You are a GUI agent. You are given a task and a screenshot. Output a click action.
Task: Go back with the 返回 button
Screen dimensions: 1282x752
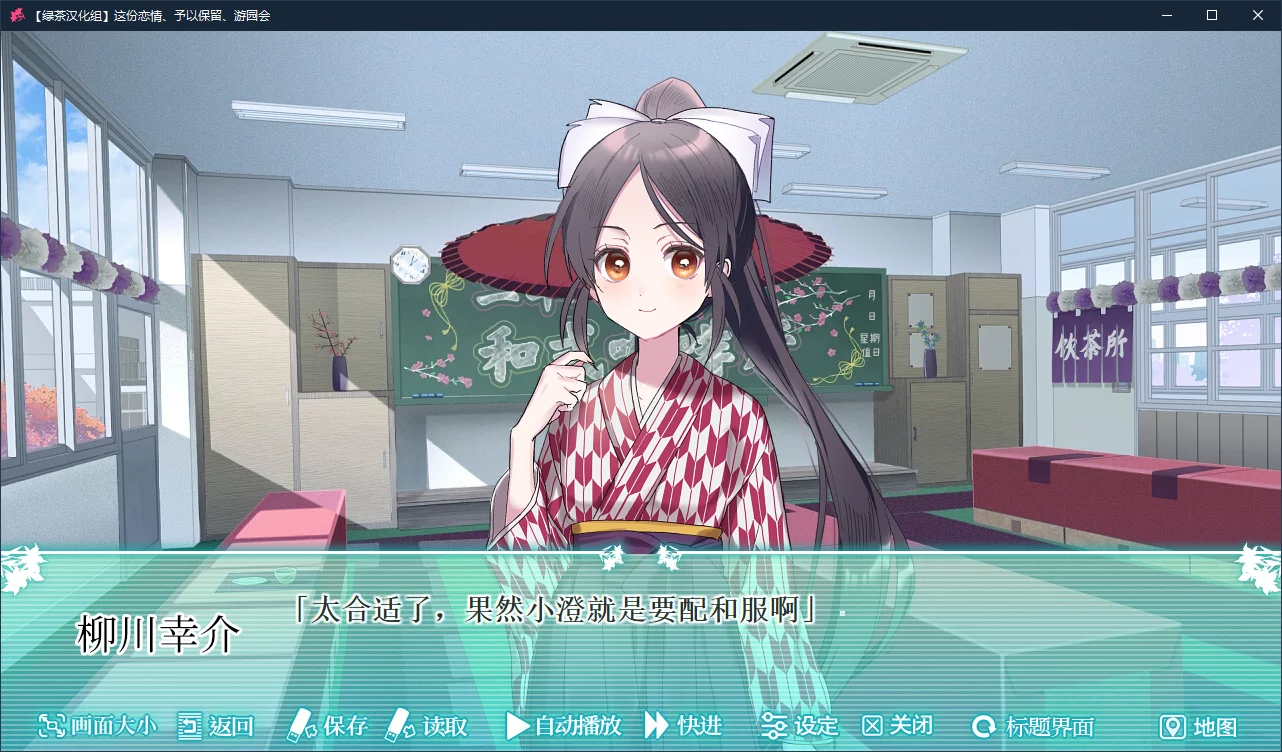click(x=215, y=726)
